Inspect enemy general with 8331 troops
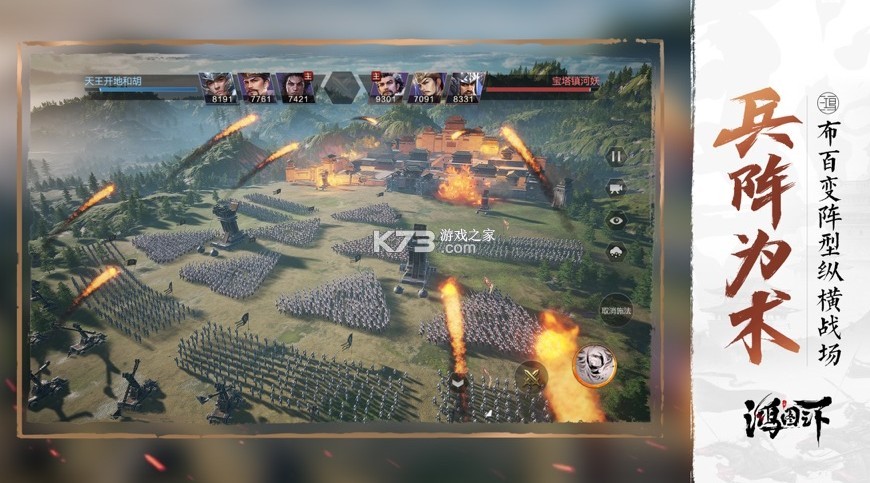The height and width of the screenshot is (483, 870). click(x=465, y=86)
